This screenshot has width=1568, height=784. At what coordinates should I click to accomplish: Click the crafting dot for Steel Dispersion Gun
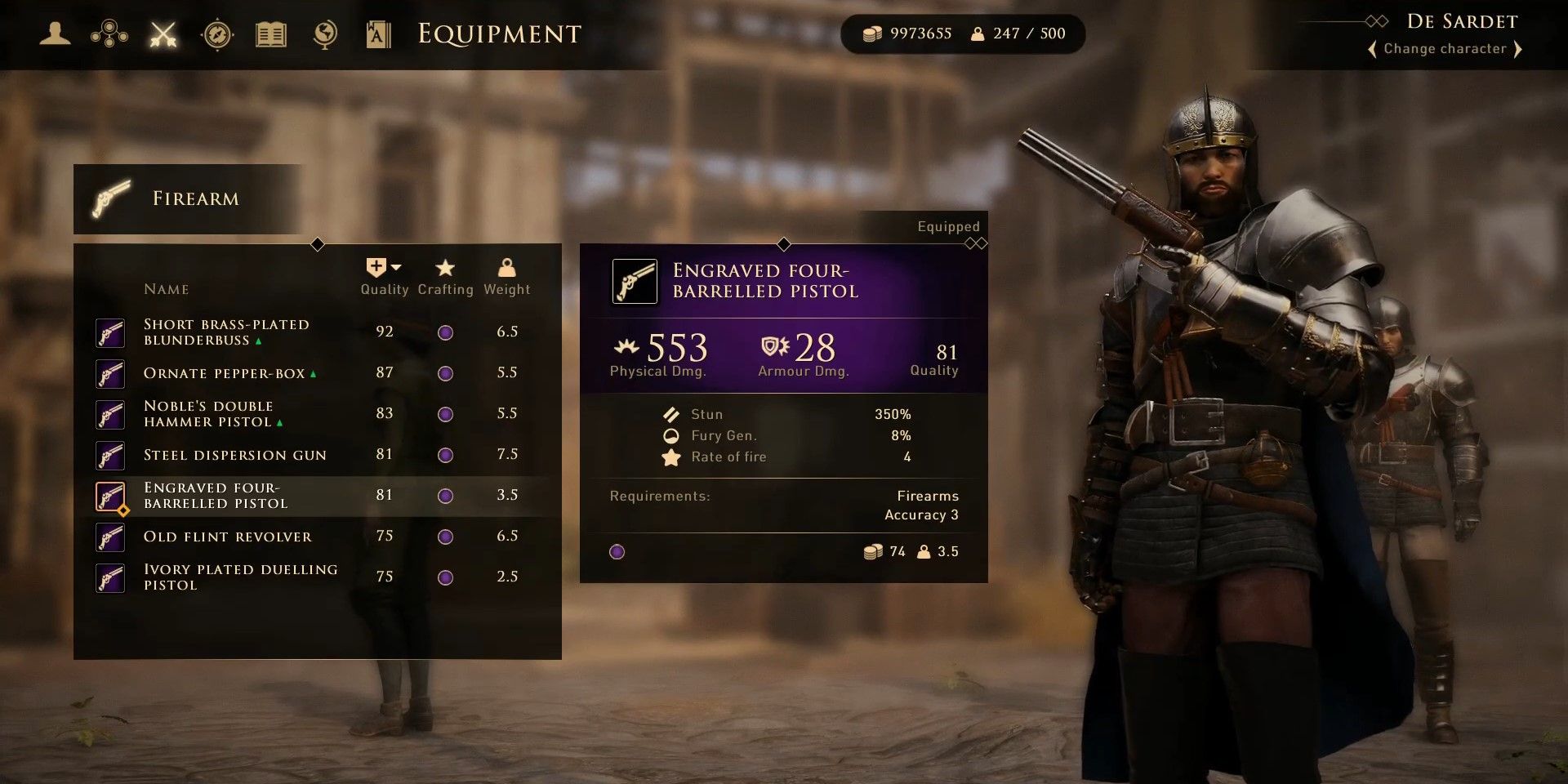pyautogui.click(x=445, y=454)
